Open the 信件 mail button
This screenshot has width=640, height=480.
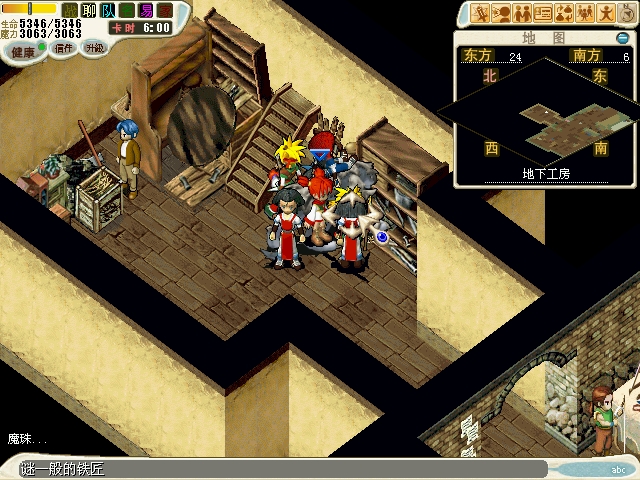[x=63, y=49]
